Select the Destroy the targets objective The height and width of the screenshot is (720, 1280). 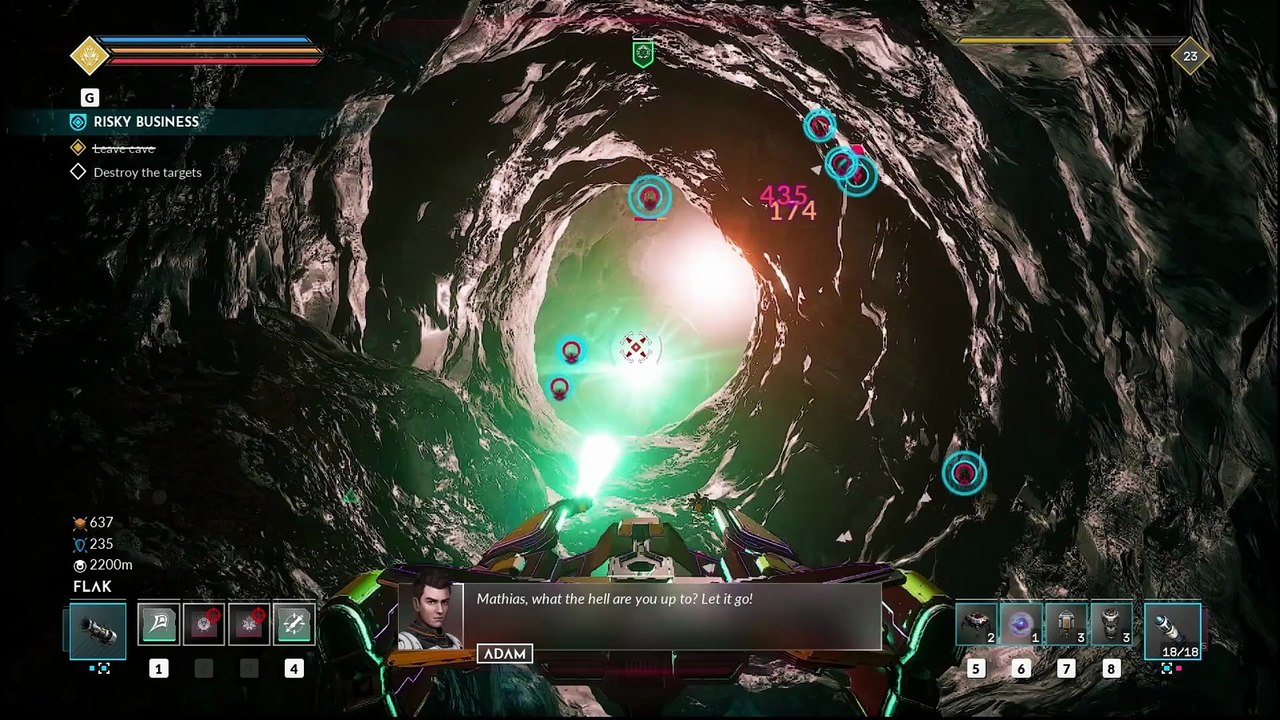click(147, 172)
